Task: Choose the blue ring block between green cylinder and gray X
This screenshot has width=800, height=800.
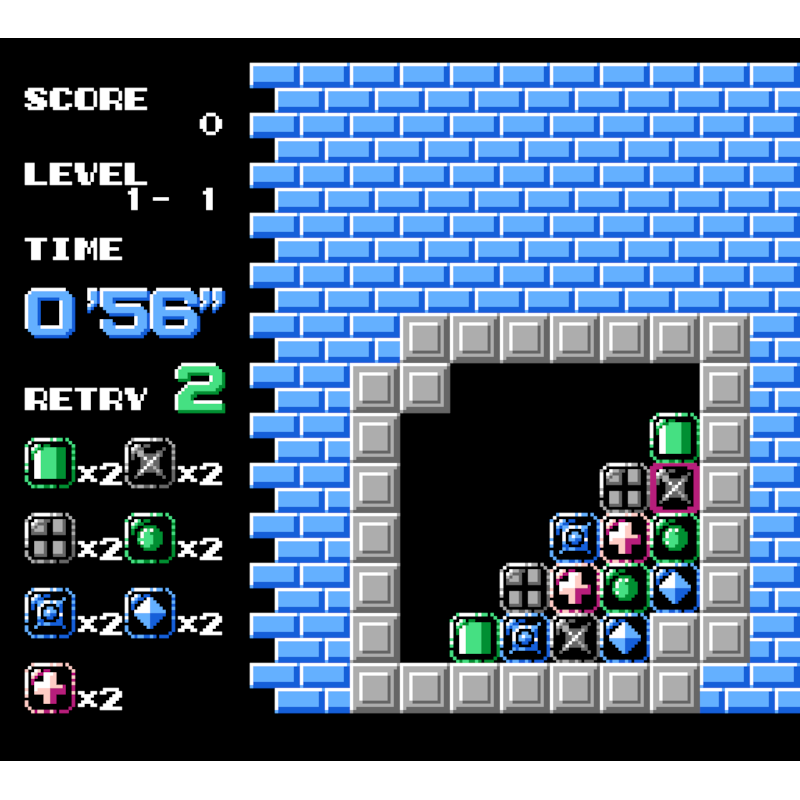Action: coord(525,638)
